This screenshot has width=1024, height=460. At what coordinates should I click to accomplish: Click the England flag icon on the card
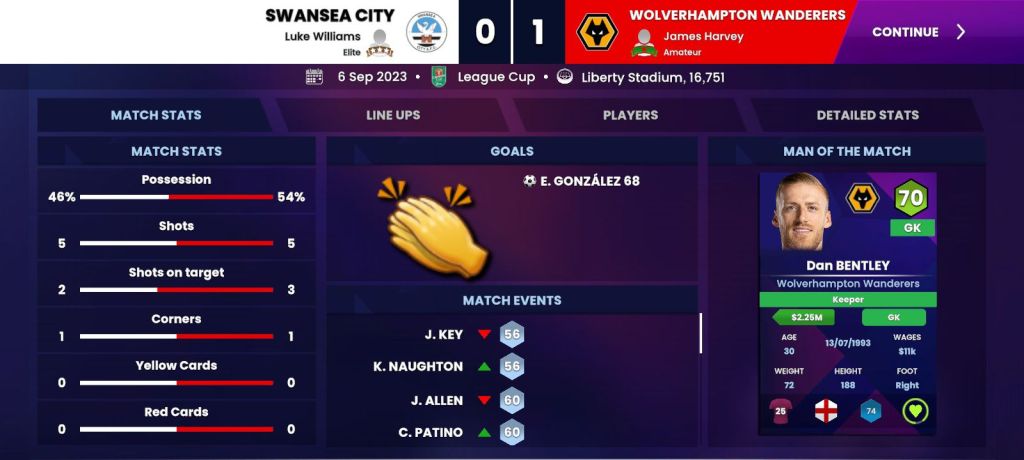(826, 410)
